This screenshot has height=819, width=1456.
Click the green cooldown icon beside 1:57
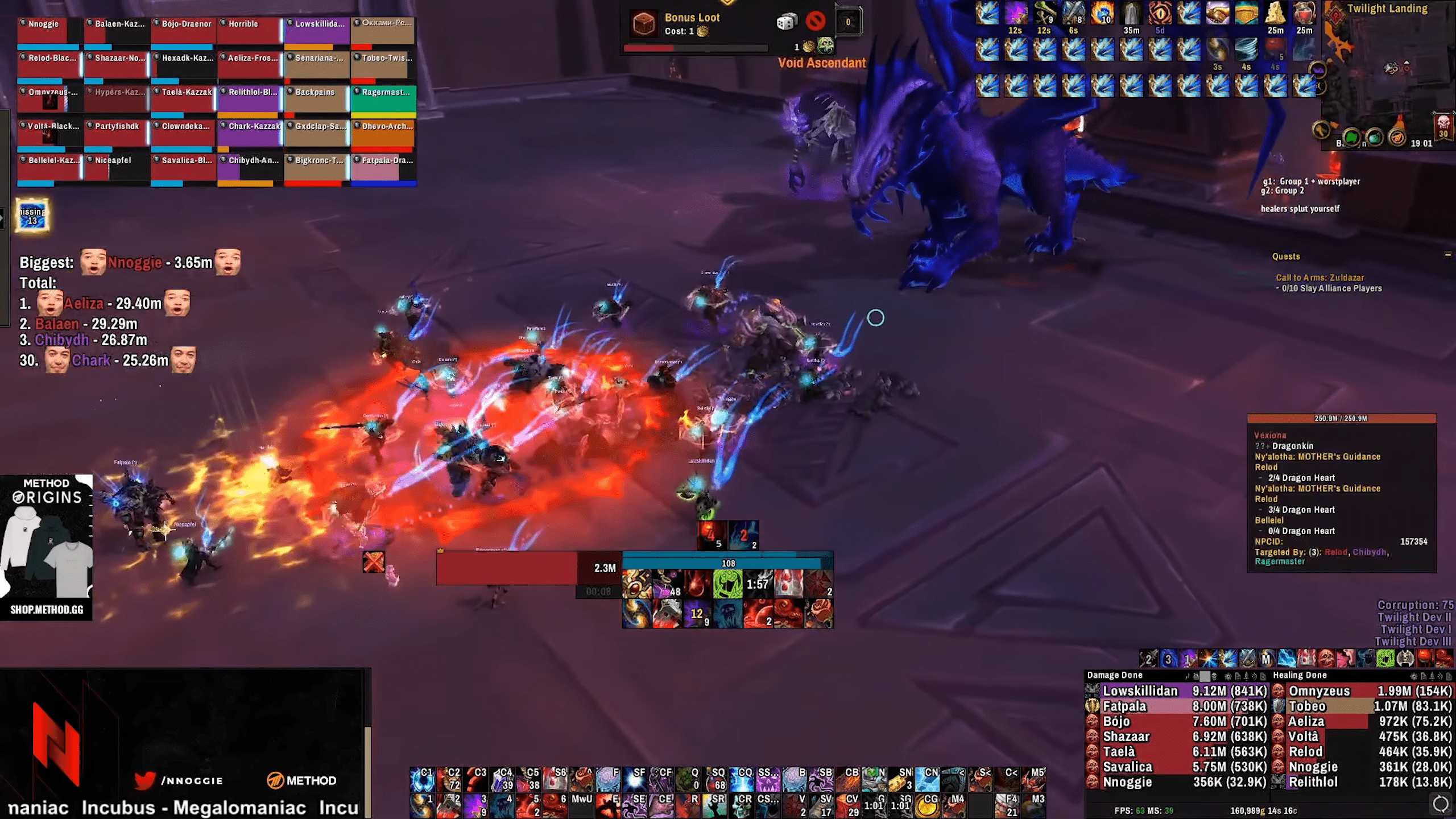click(727, 584)
